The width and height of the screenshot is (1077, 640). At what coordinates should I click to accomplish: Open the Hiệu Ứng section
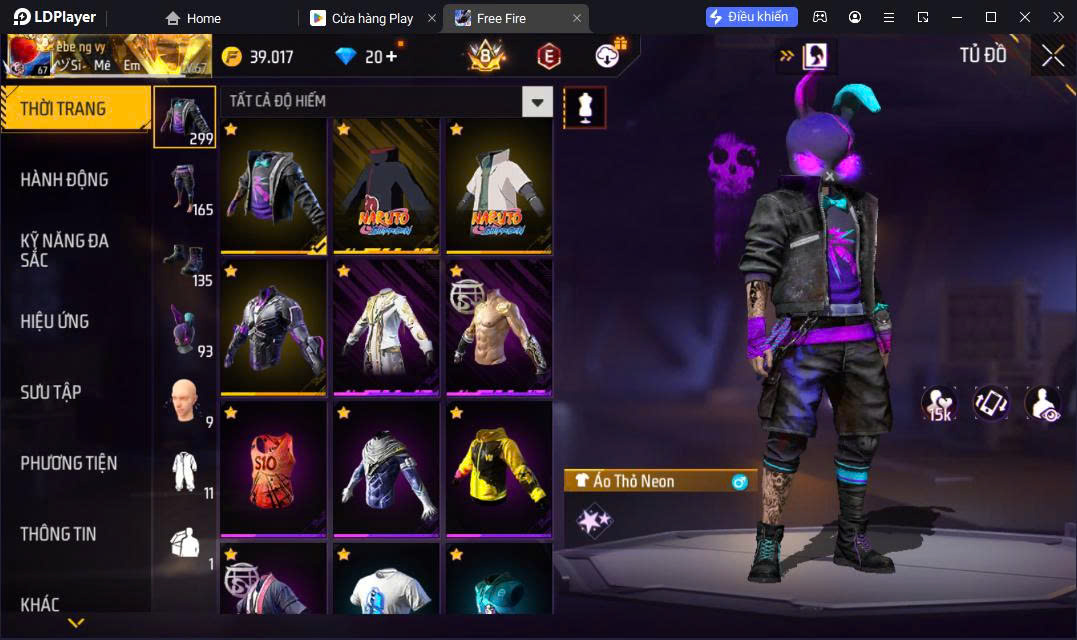coord(55,322)
